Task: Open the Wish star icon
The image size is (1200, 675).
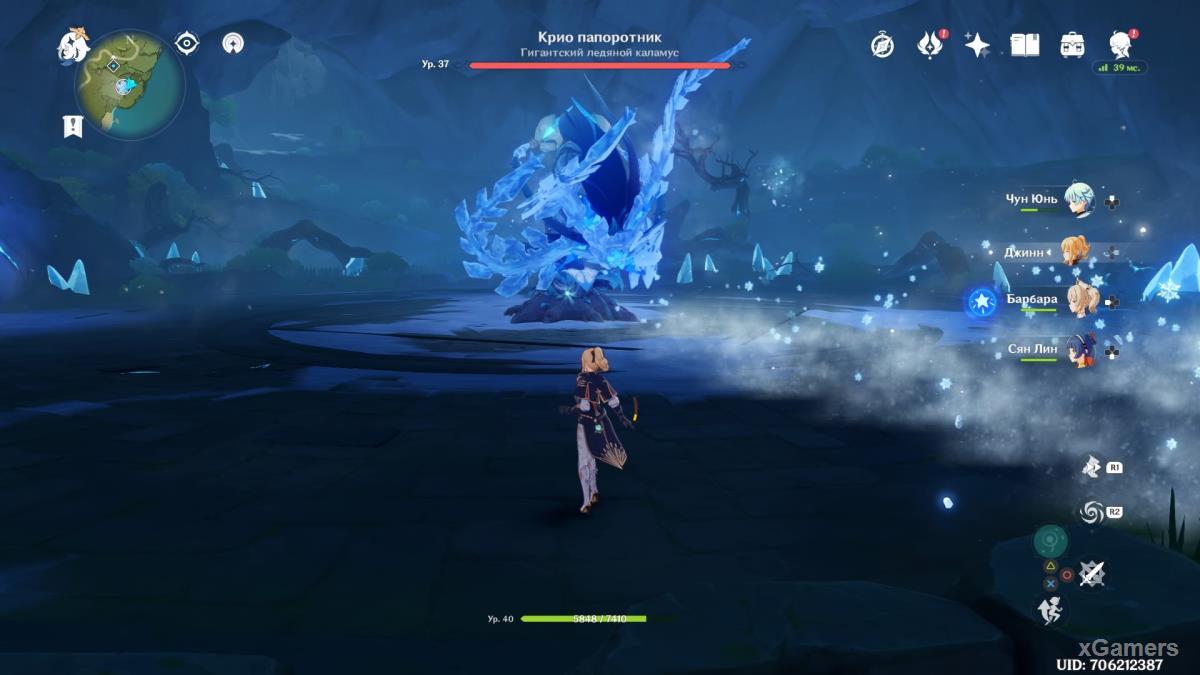Action: tap(977, 45)
